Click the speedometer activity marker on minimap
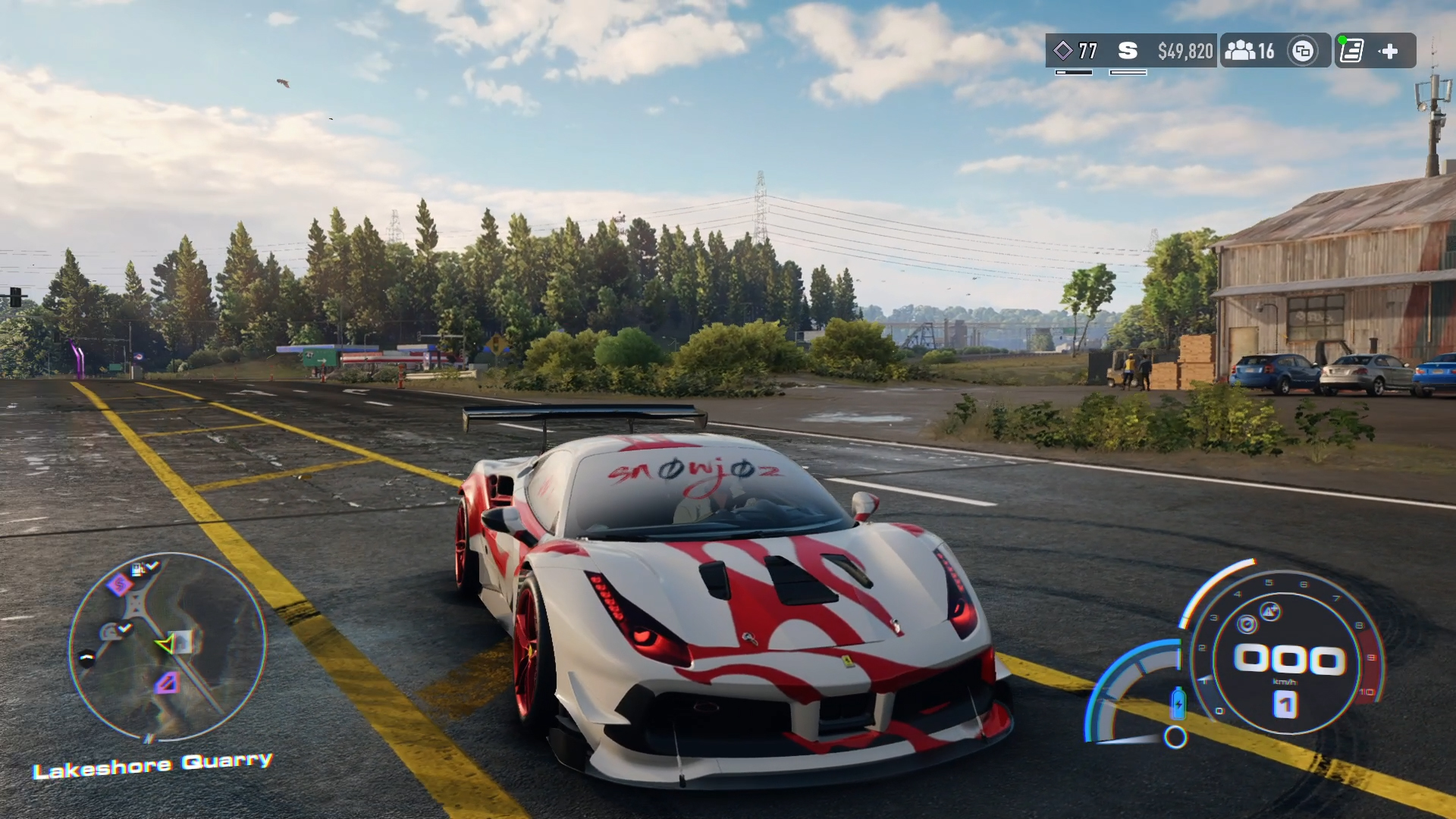The width and height of the screenshot is (1456, 819). coord(111,632)
